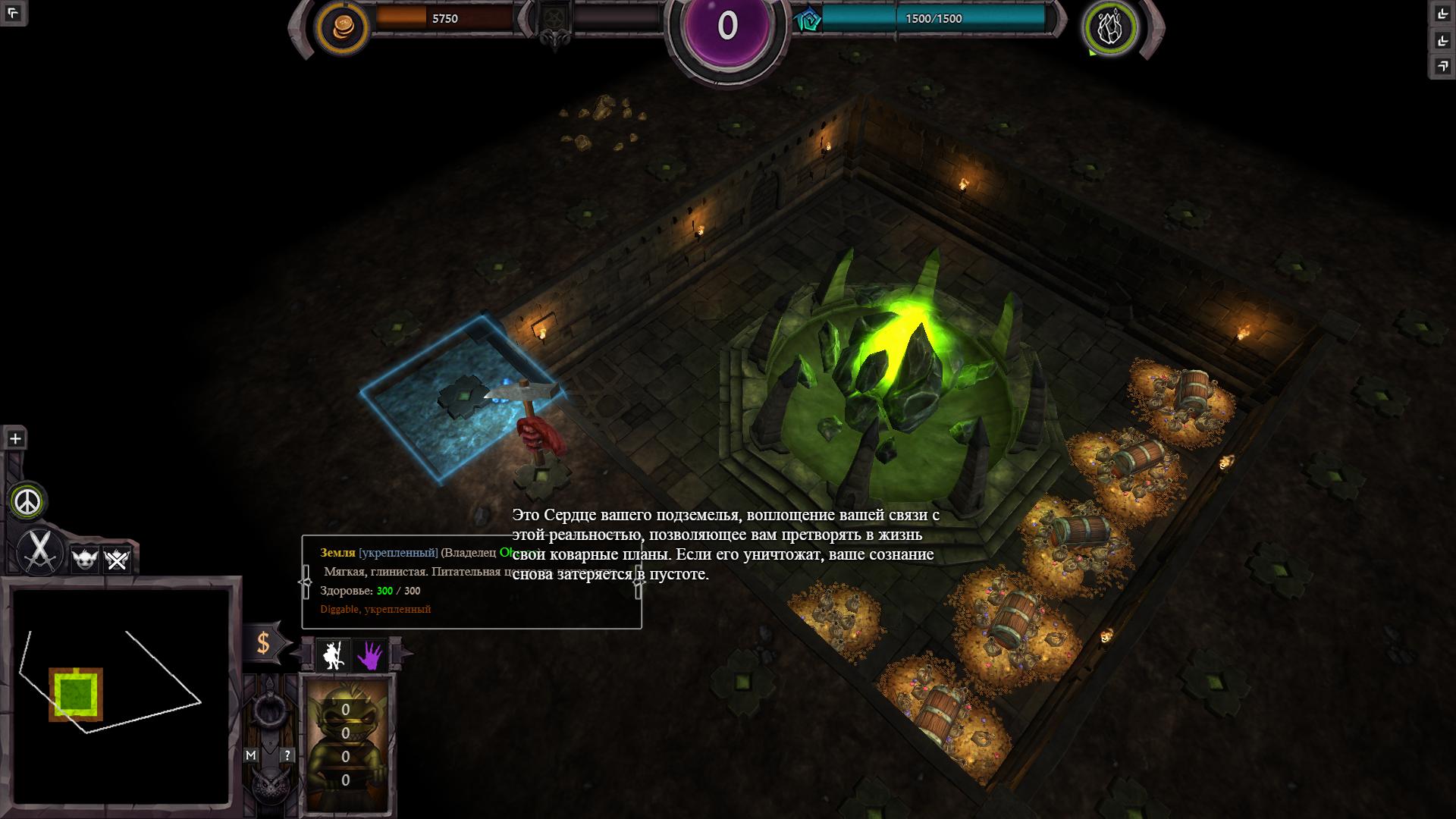Select the goblin face icon

point(83,560)
